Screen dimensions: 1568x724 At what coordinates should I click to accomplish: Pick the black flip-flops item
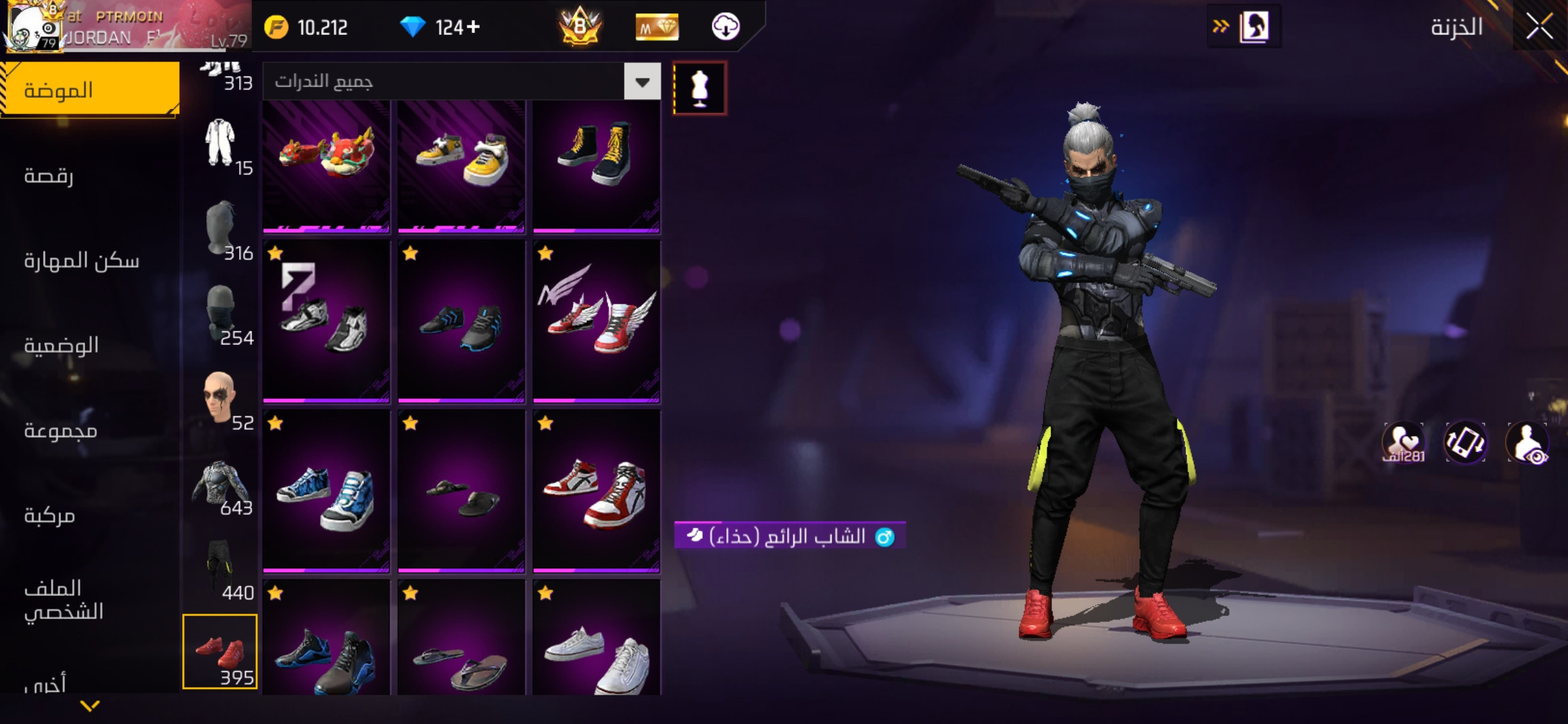(461, 491)
